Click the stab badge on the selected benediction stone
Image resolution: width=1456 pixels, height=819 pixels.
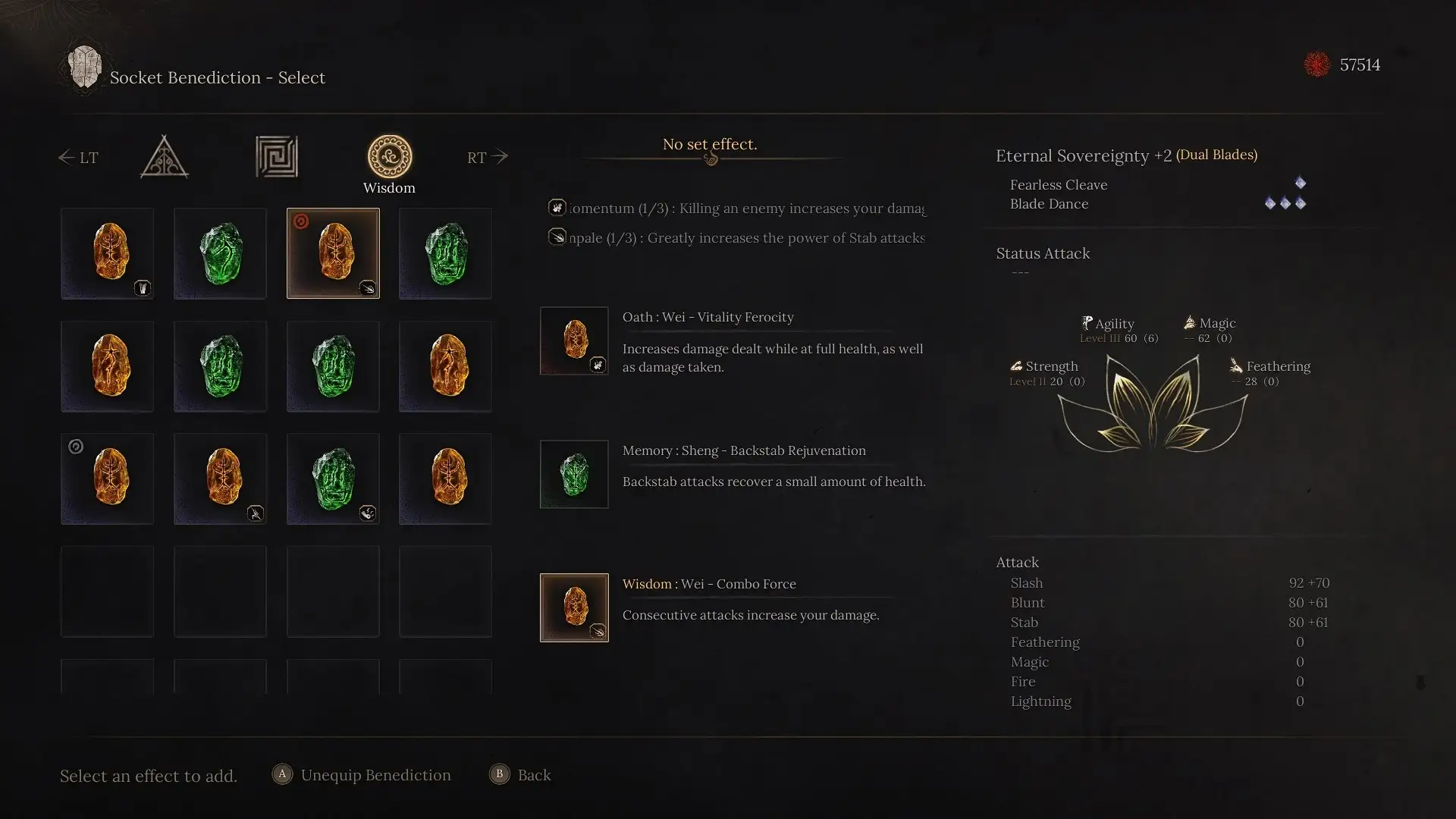pyautogui.click(x=369, y=289)
